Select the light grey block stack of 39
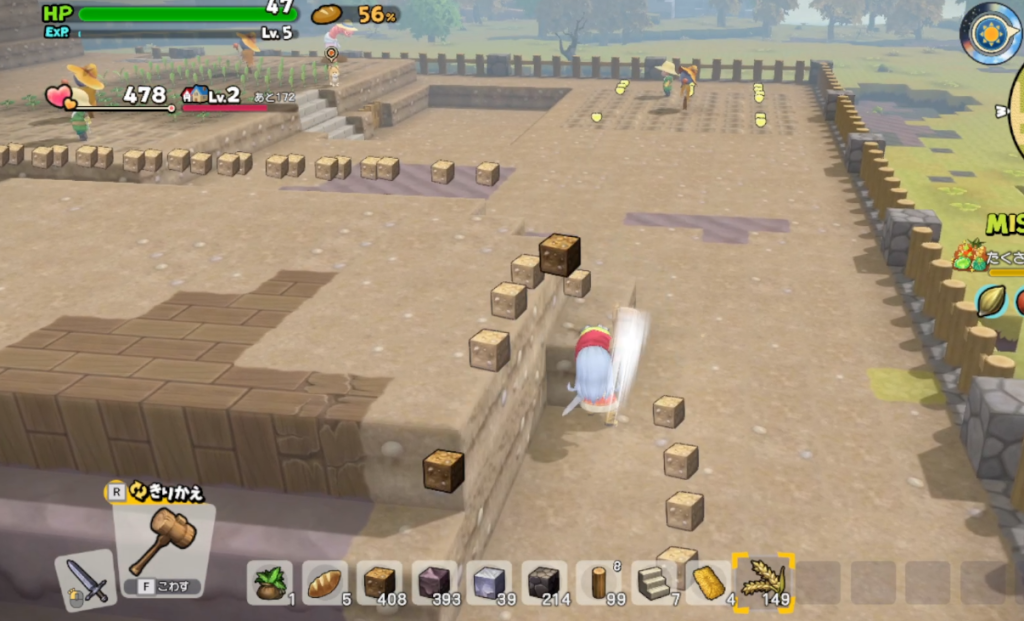The height and width of the screenshot is (621, 1024). pos(488,582)
